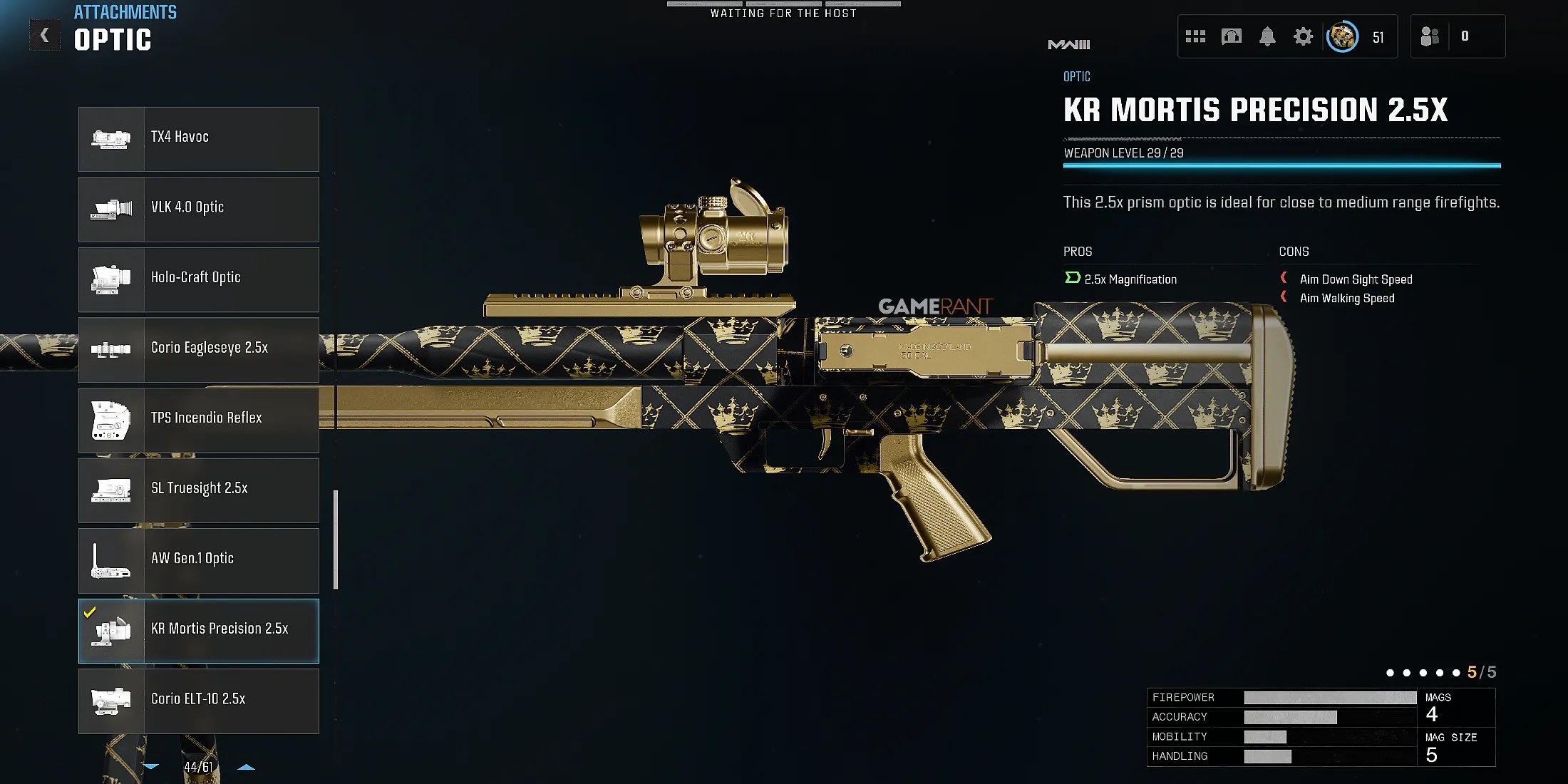The height and width of the screenshot is (784, 1568).
Task: Select Corio Eagleseye 2.5x optic
Action: click(x=199, y=349)
